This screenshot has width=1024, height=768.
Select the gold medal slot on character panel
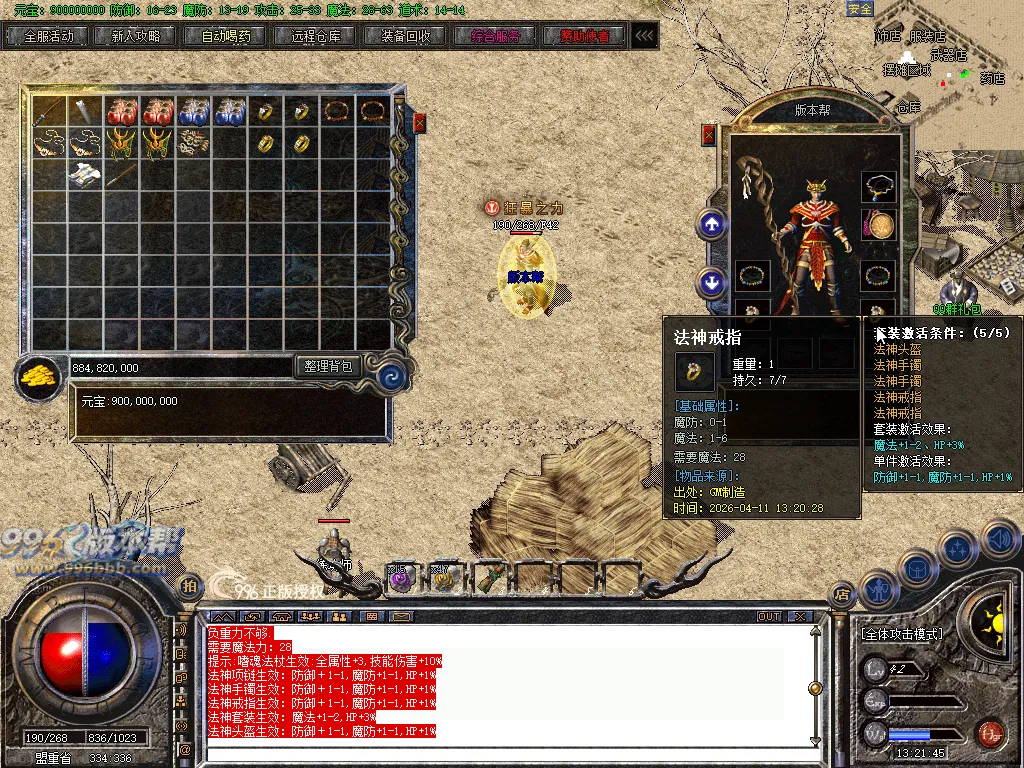tap(879, 226)
